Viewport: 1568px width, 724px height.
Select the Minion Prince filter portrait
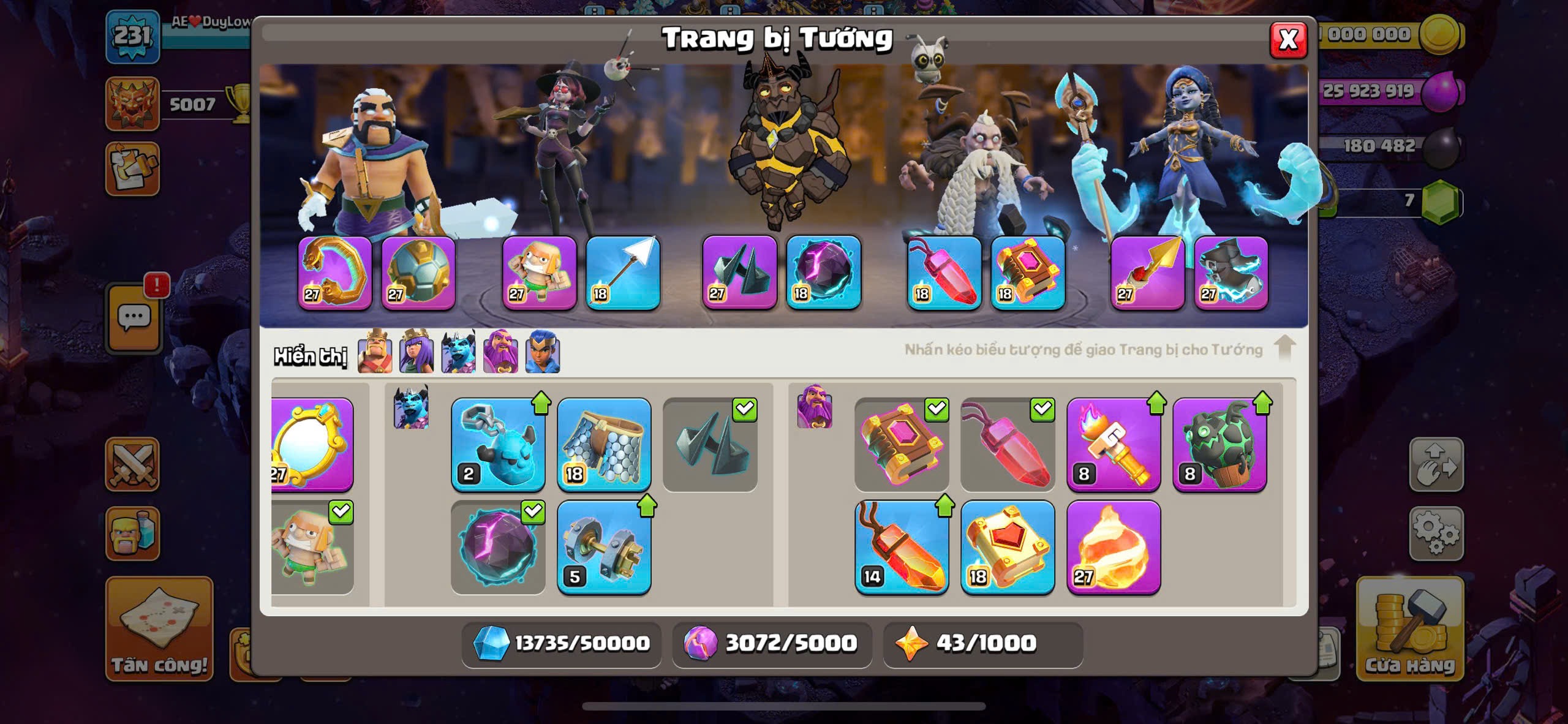458,352
